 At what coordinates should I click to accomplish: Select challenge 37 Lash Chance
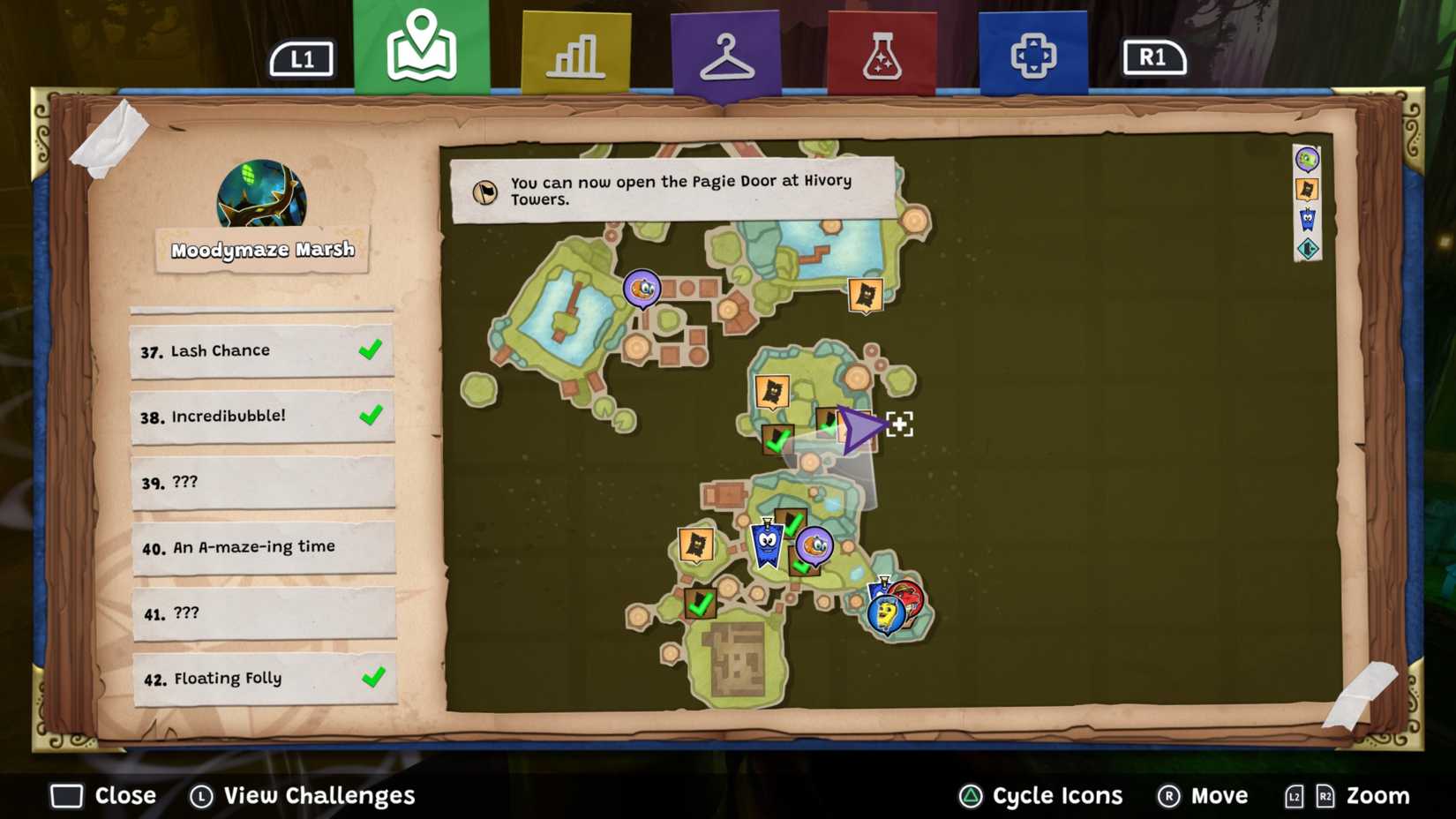[x=261, y=351]
